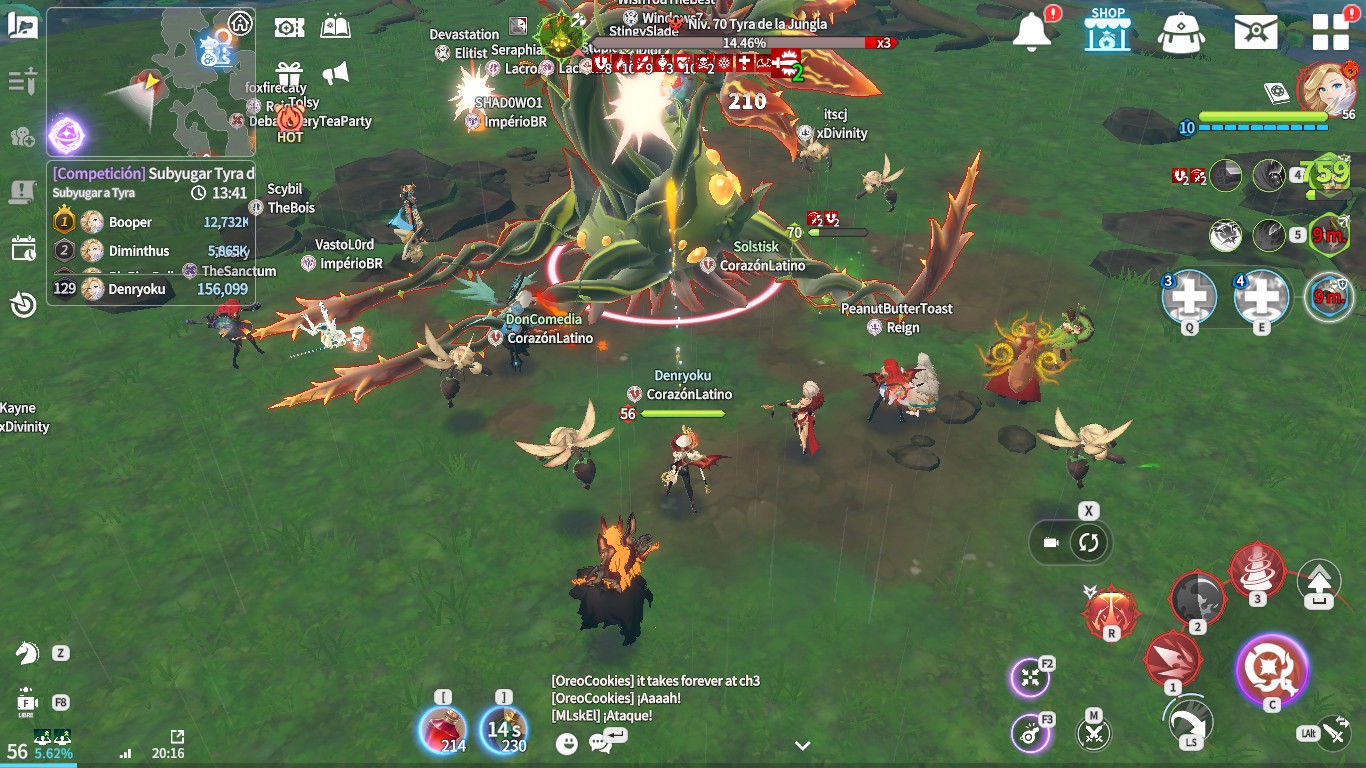Use the red health potion slot
1366x768 pixels.
[443, 729]
